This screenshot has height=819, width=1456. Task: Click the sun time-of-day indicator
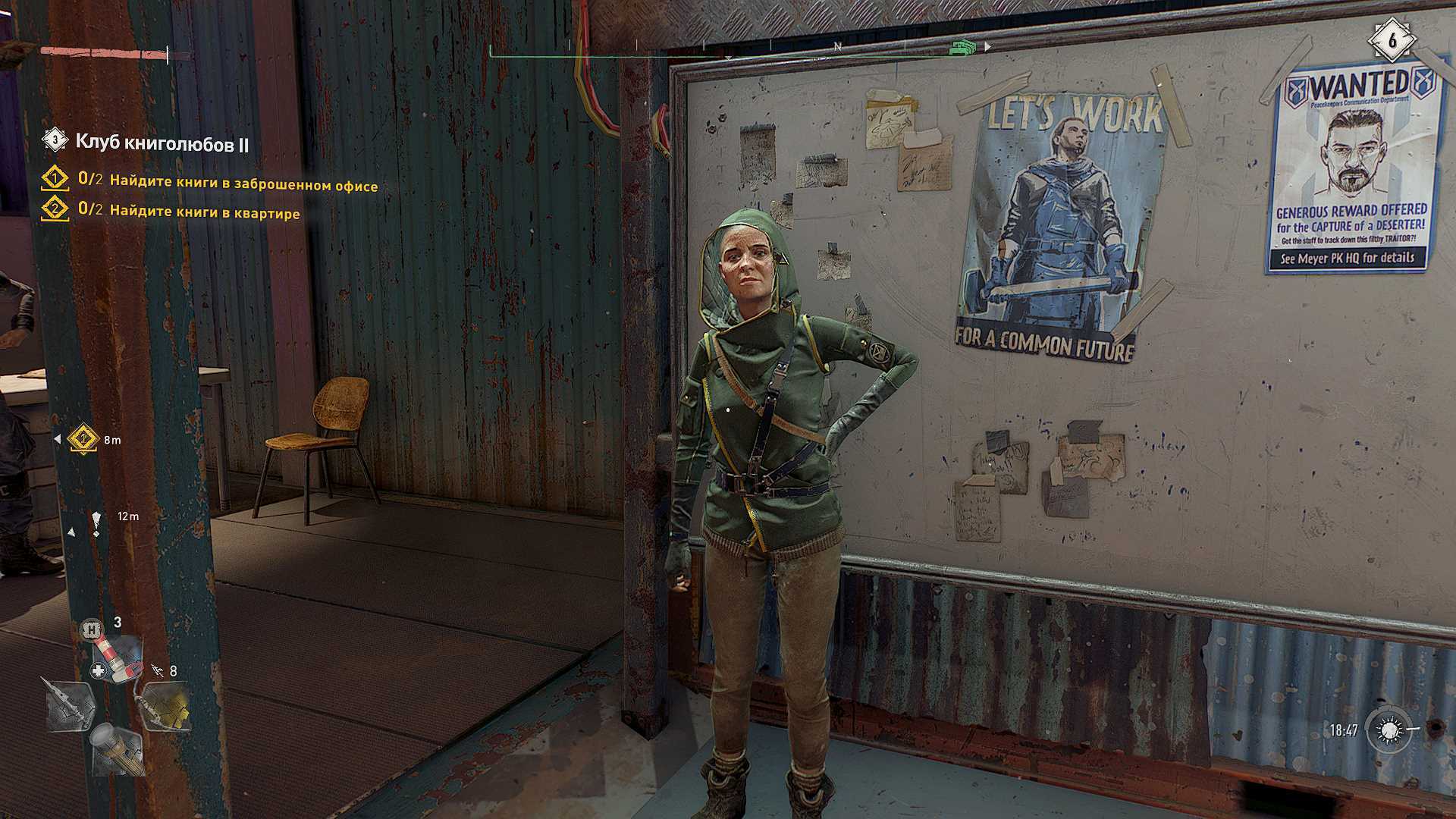(1389, 730)
